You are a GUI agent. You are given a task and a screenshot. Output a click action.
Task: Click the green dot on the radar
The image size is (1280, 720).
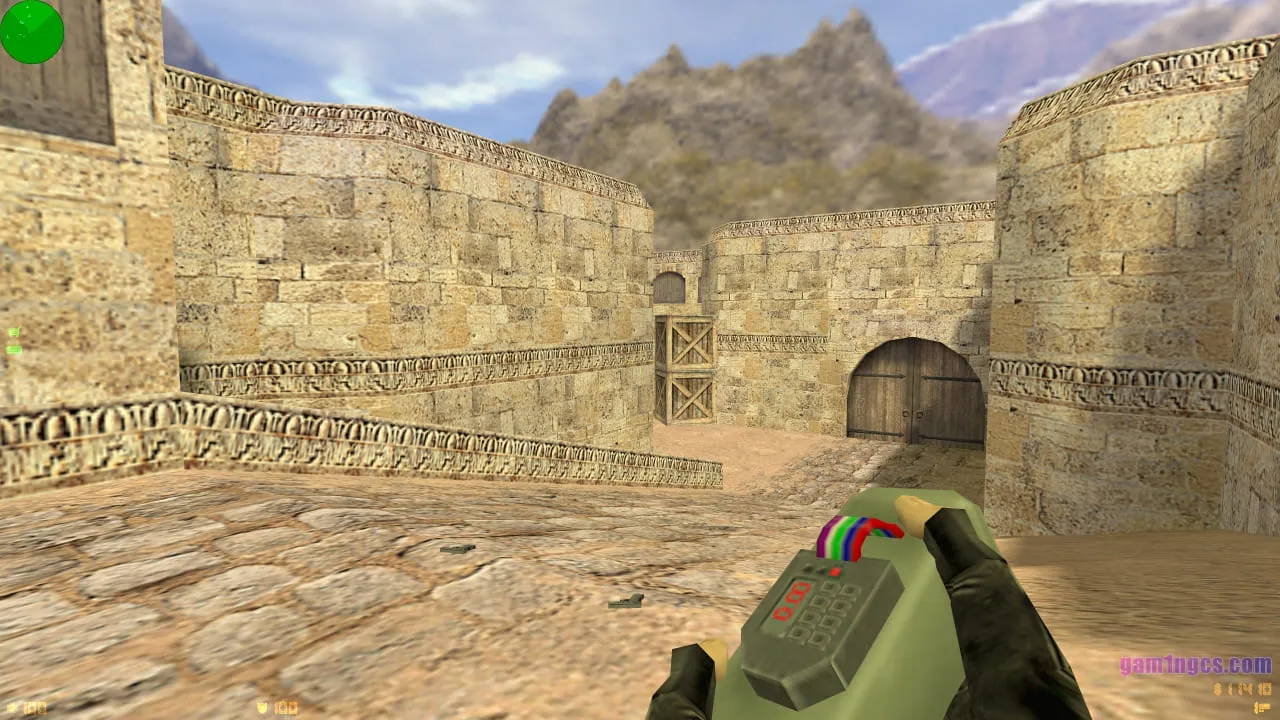coord(20,22)
